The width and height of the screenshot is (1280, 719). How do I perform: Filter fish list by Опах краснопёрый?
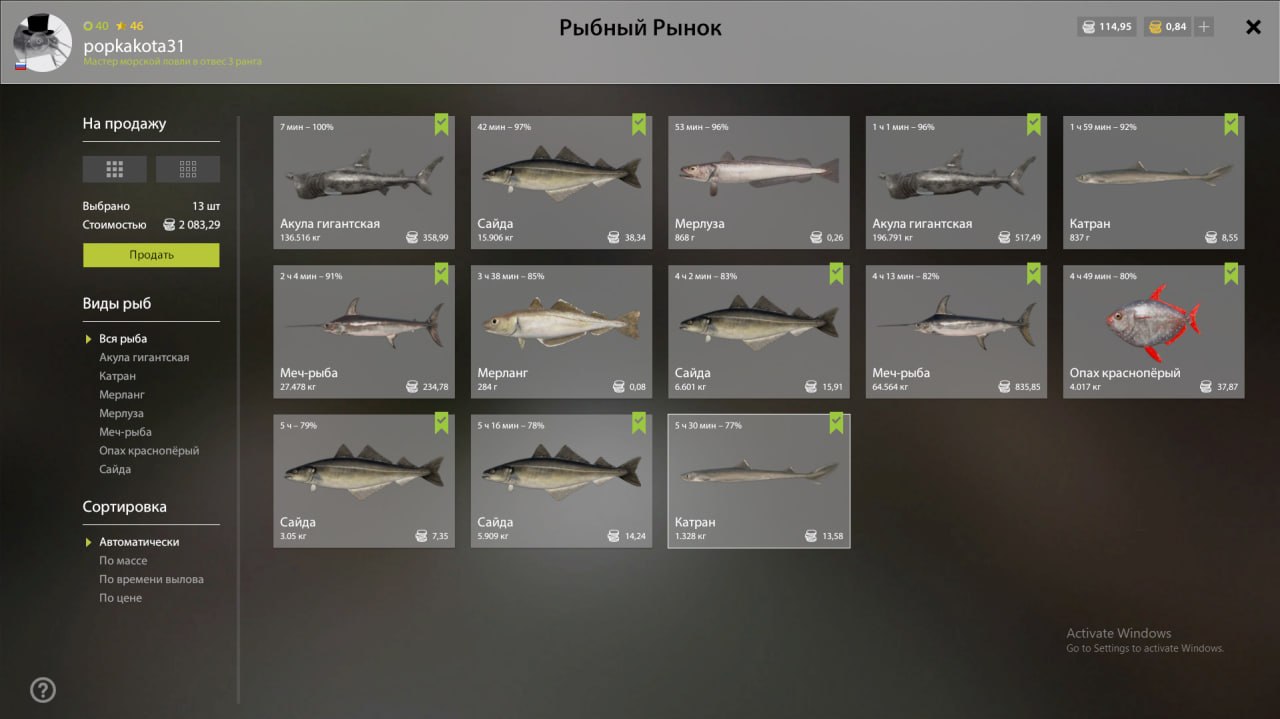click(x=149, y=451)
